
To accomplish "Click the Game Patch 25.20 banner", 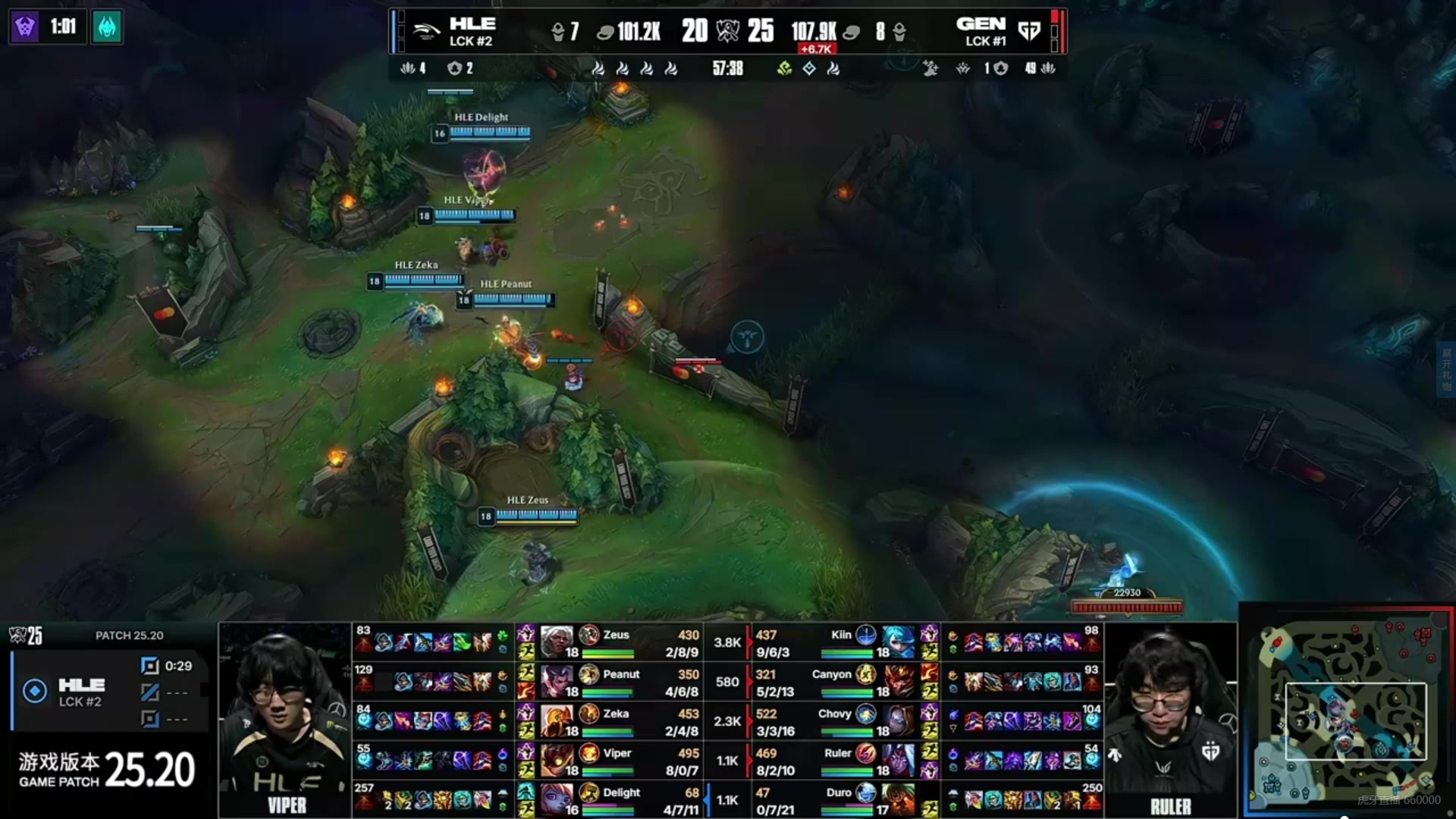I will pos(106,770).
